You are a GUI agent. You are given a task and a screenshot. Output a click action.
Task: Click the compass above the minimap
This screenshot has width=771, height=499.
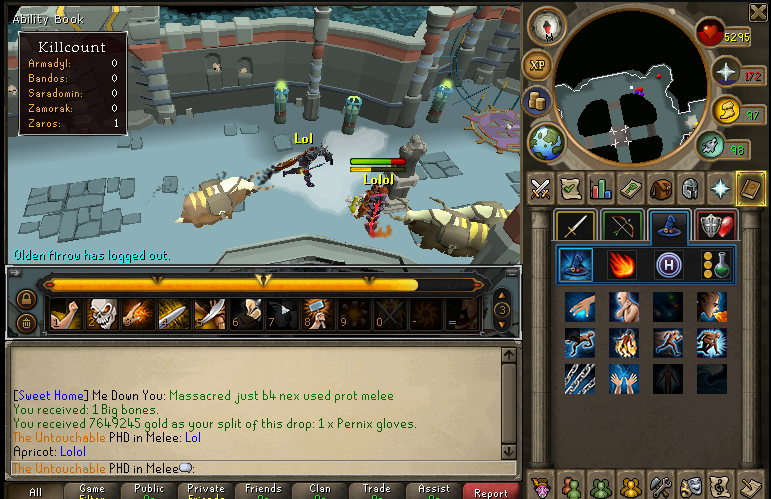pos(547,26)
